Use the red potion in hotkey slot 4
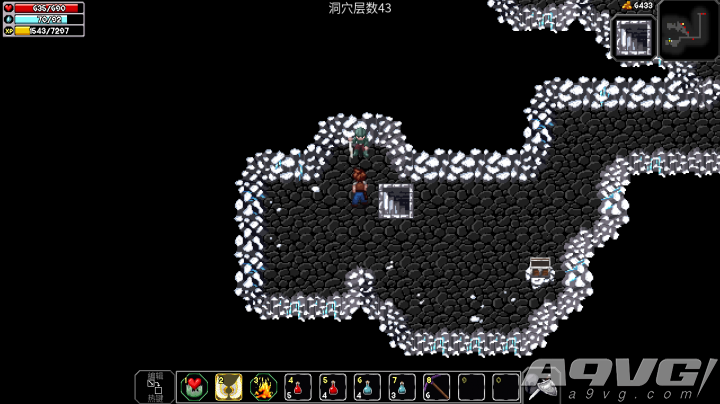Image resolution: width=720 pixels, height=404 pixels. coord(299,387)
